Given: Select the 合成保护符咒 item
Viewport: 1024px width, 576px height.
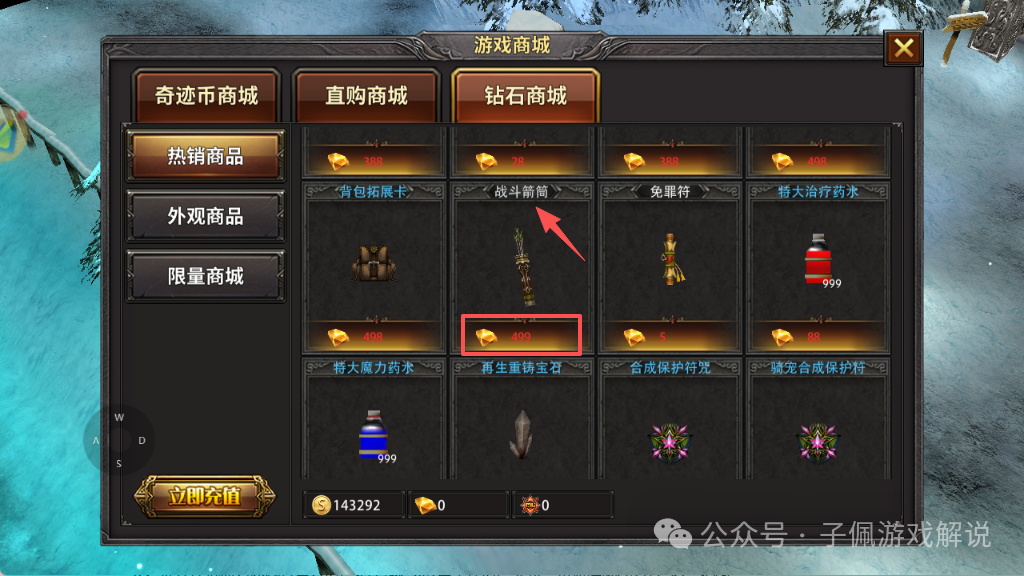Looking at the screenshot, I should pos(670,436).
